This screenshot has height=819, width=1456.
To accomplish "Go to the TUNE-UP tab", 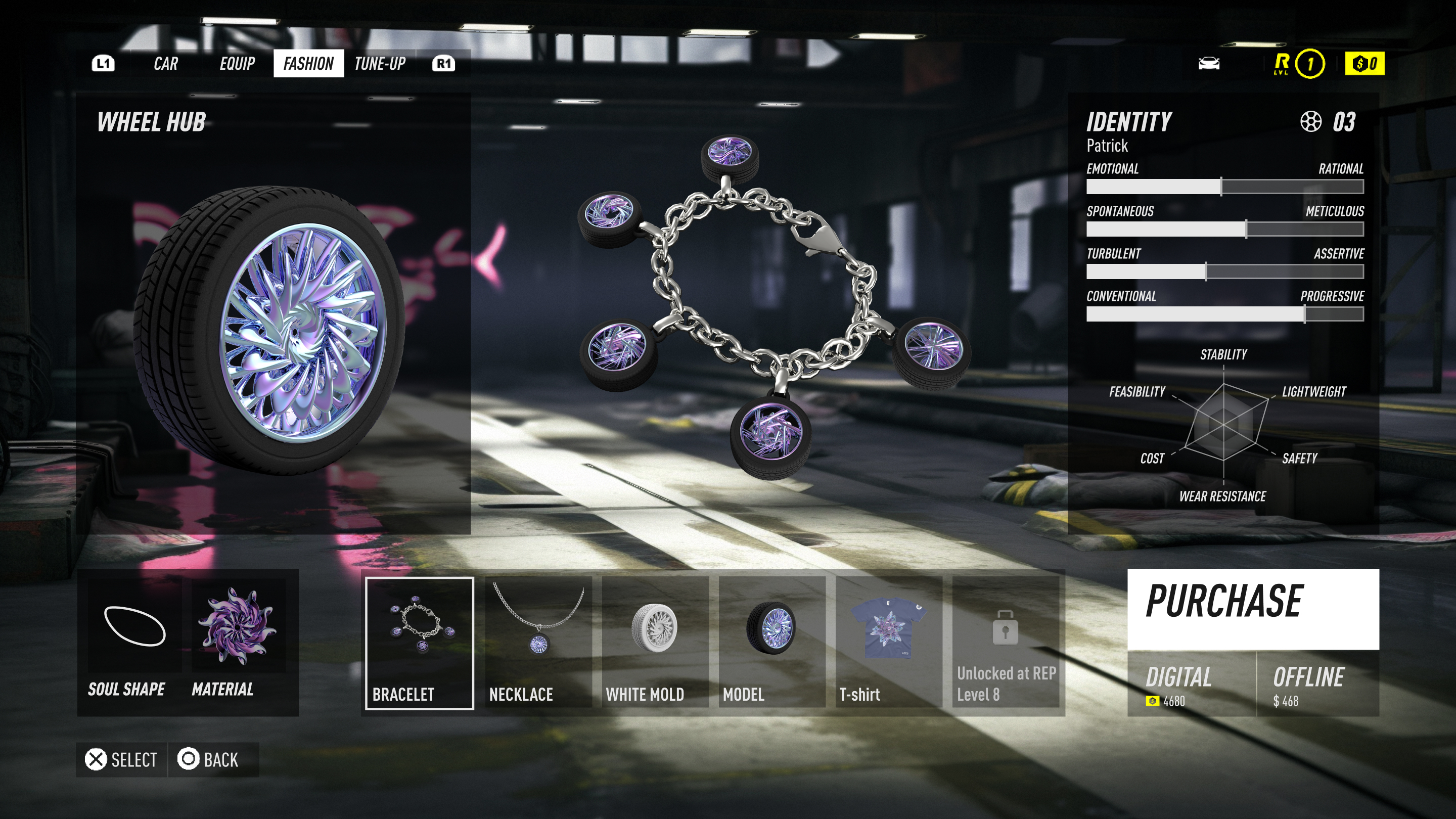I will 380,63.
